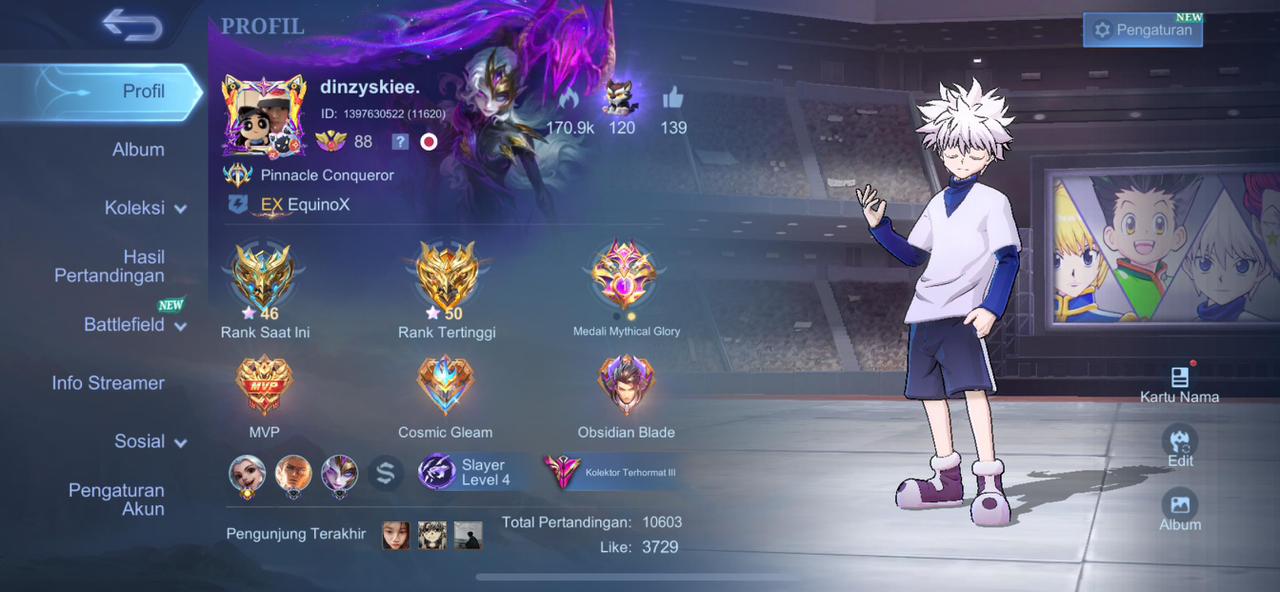Click the Edit showcase button
The height and width of the screenshot is (592, 1280).
coord(1180,446)
